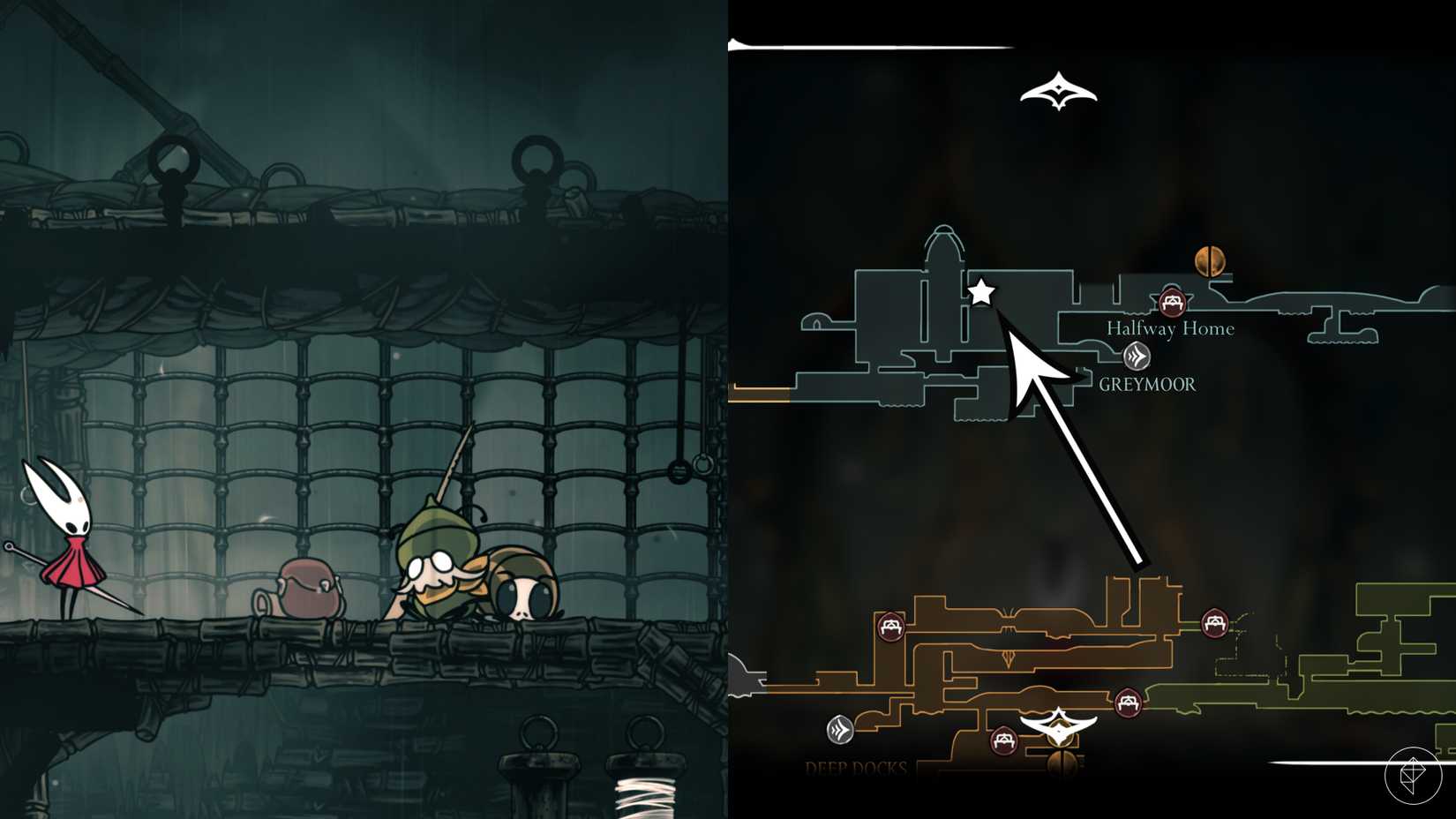Click the gold bell shrine marker above Greymoor

coord(1211,261)
